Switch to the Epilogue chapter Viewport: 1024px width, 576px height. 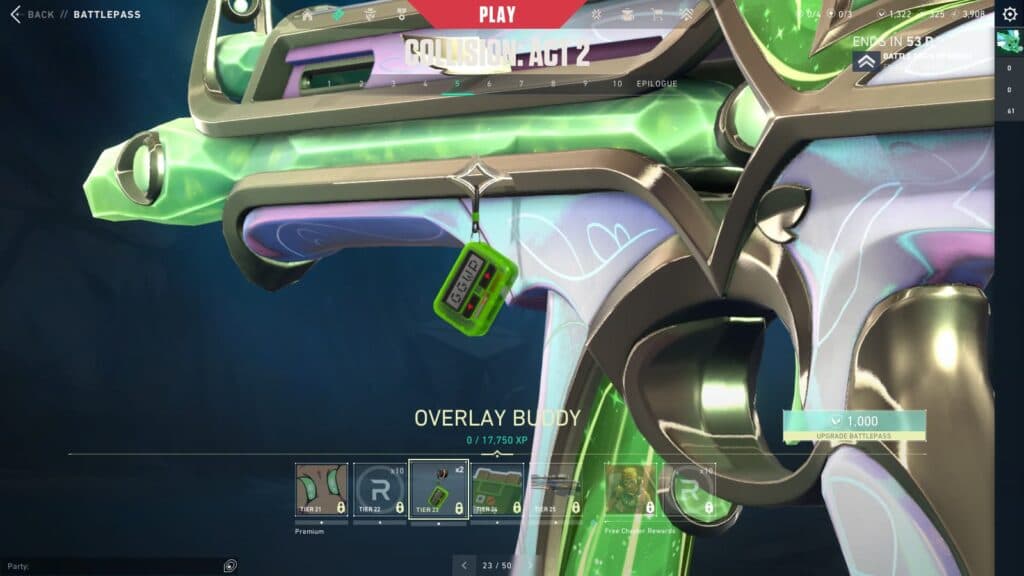point(657,84)
